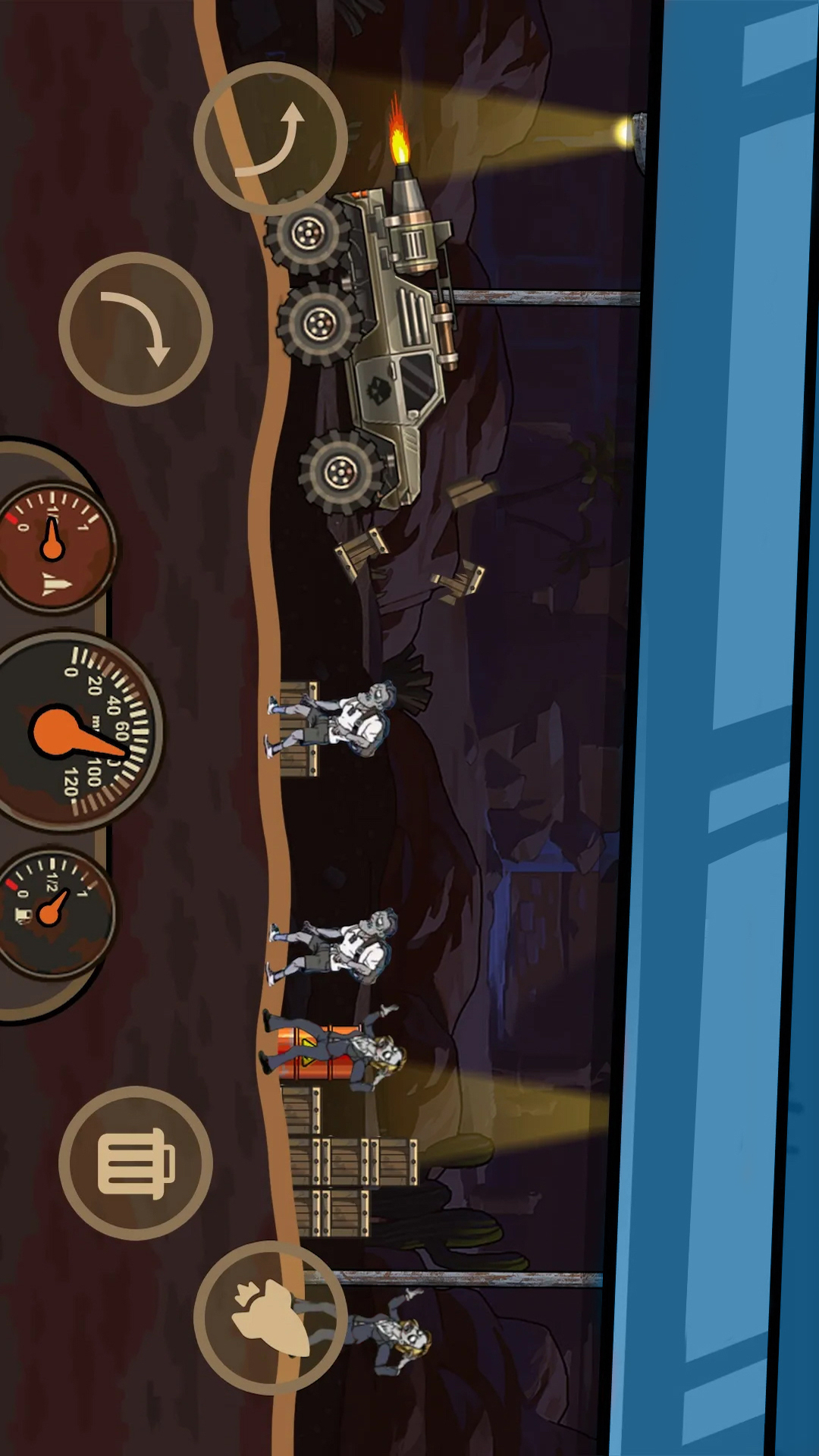The height and width of the screenshot is (1456, 819).
Task: Activate the rocket boost button
Action: 271,1318
